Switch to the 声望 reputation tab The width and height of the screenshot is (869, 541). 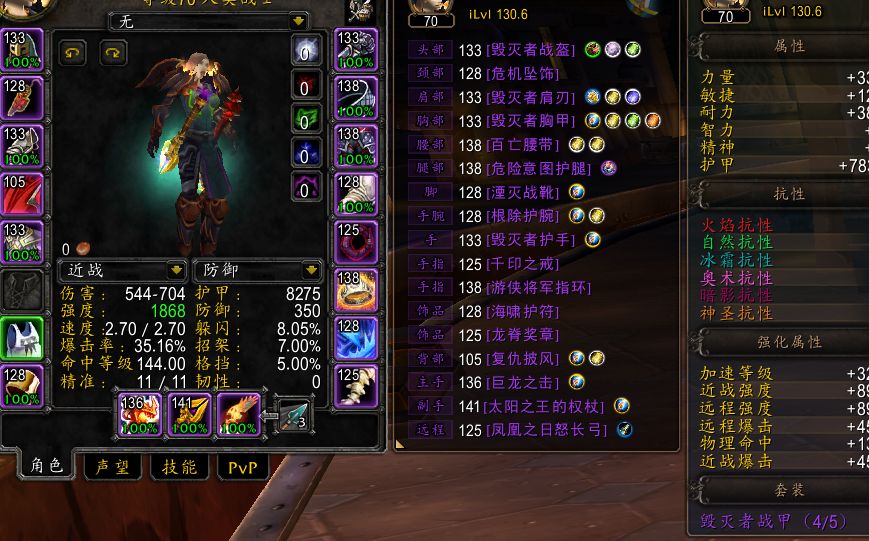click(111, 467)
